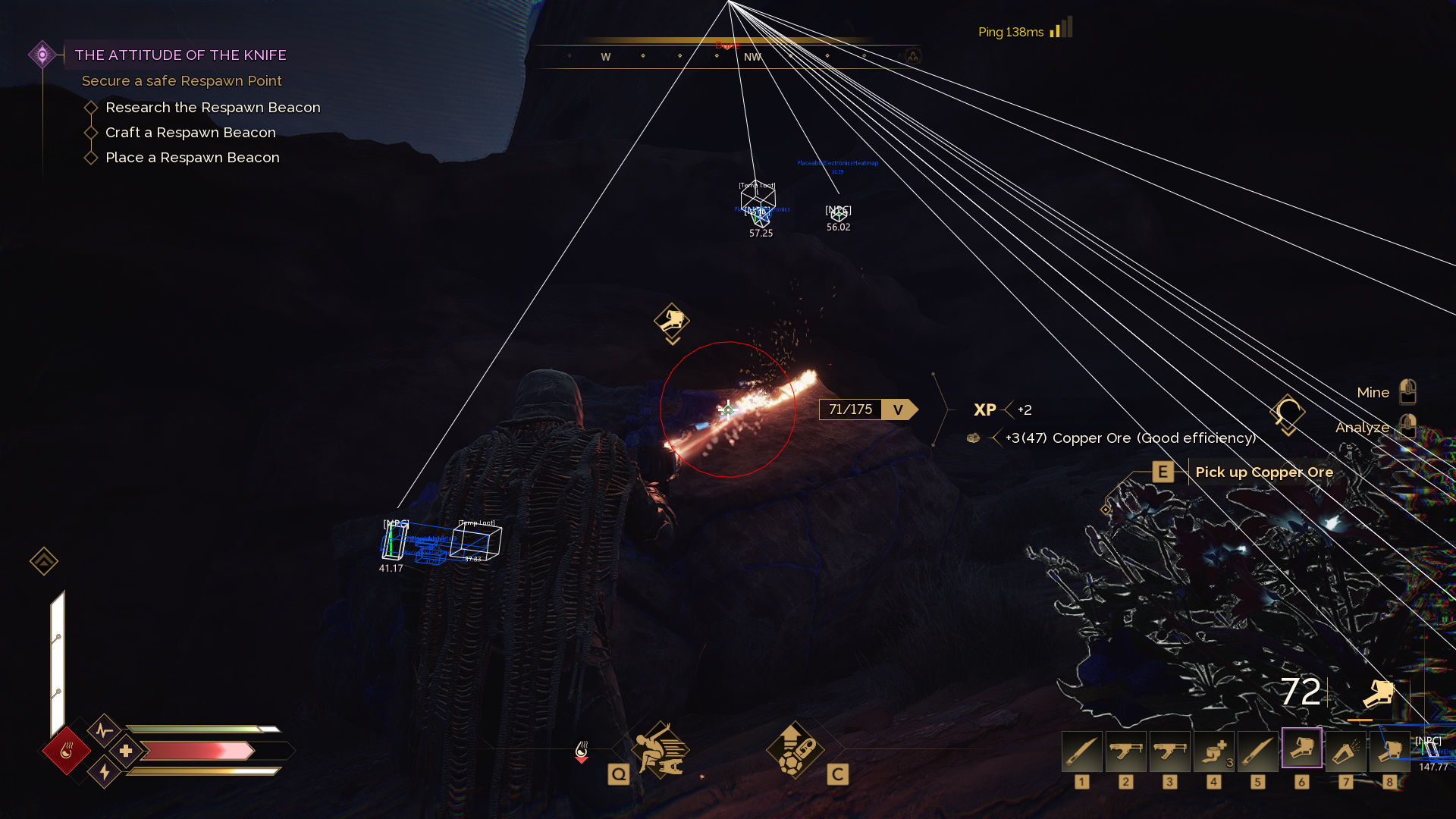The height and width of the screenshot is (819, 1456).
Task: Select the Craft a Respawn Beacon objective
Action: click(190, 133)
